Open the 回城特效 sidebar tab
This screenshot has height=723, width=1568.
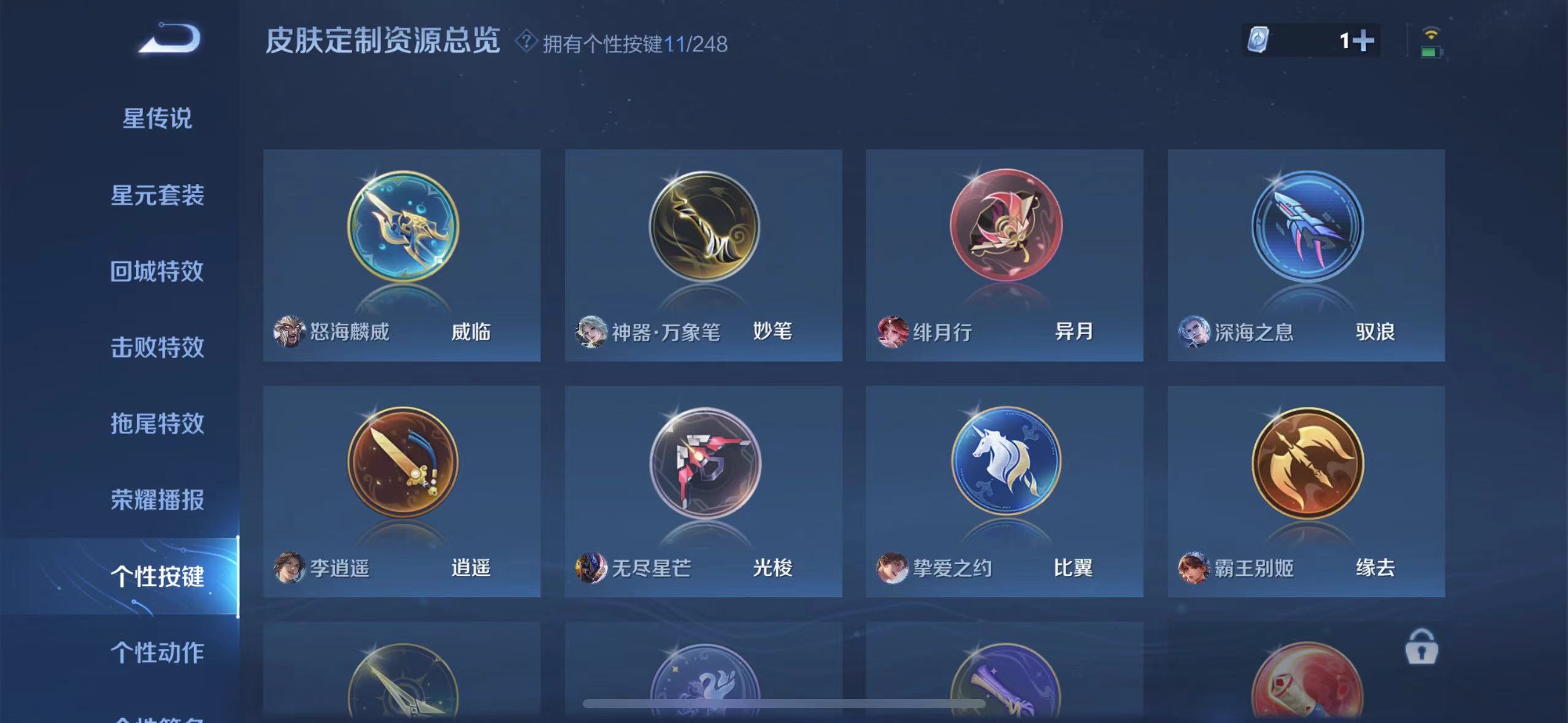[157, 270]
